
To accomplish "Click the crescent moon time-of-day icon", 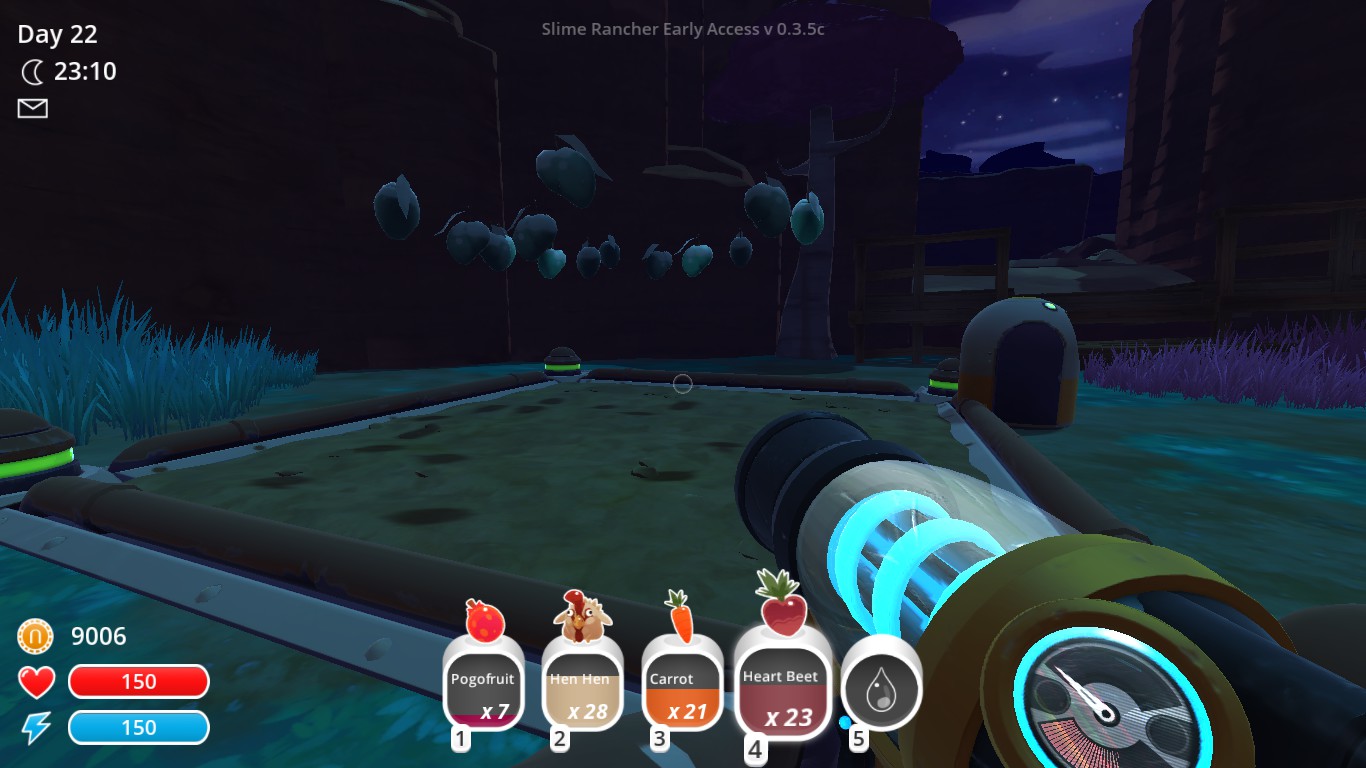I will tap(33, 71).
